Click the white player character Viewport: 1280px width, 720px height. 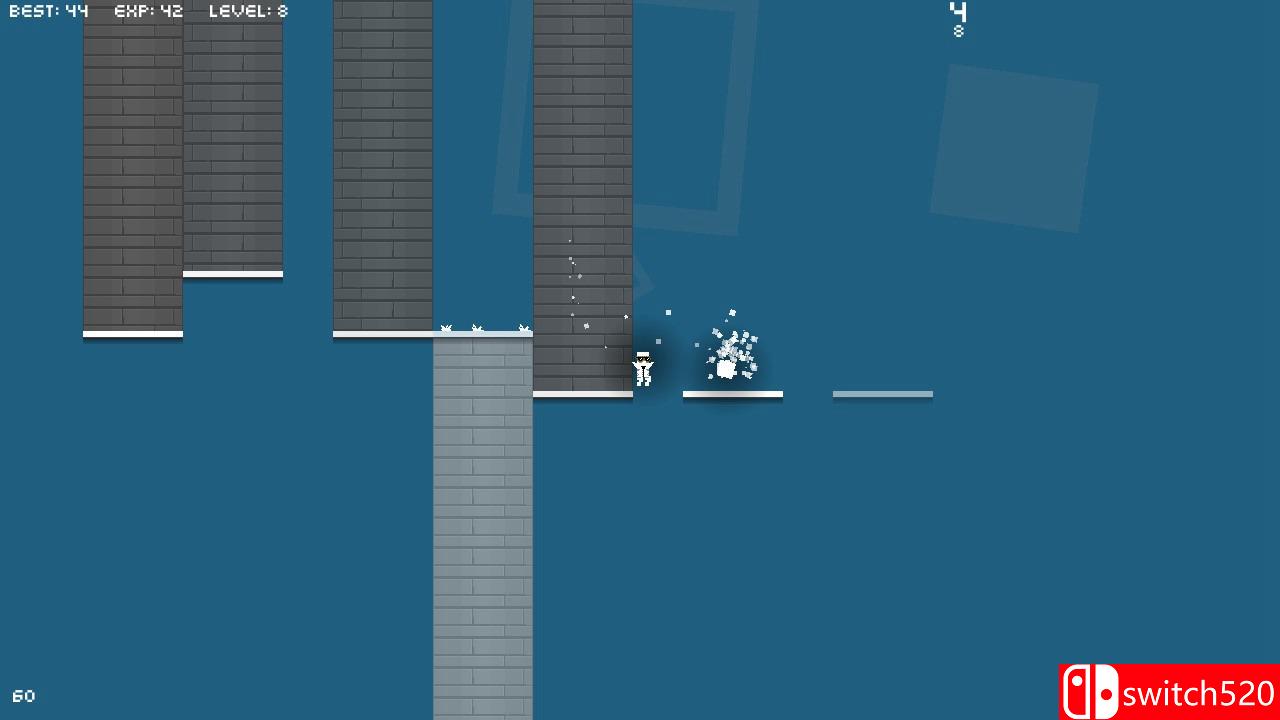pos(643,369)
